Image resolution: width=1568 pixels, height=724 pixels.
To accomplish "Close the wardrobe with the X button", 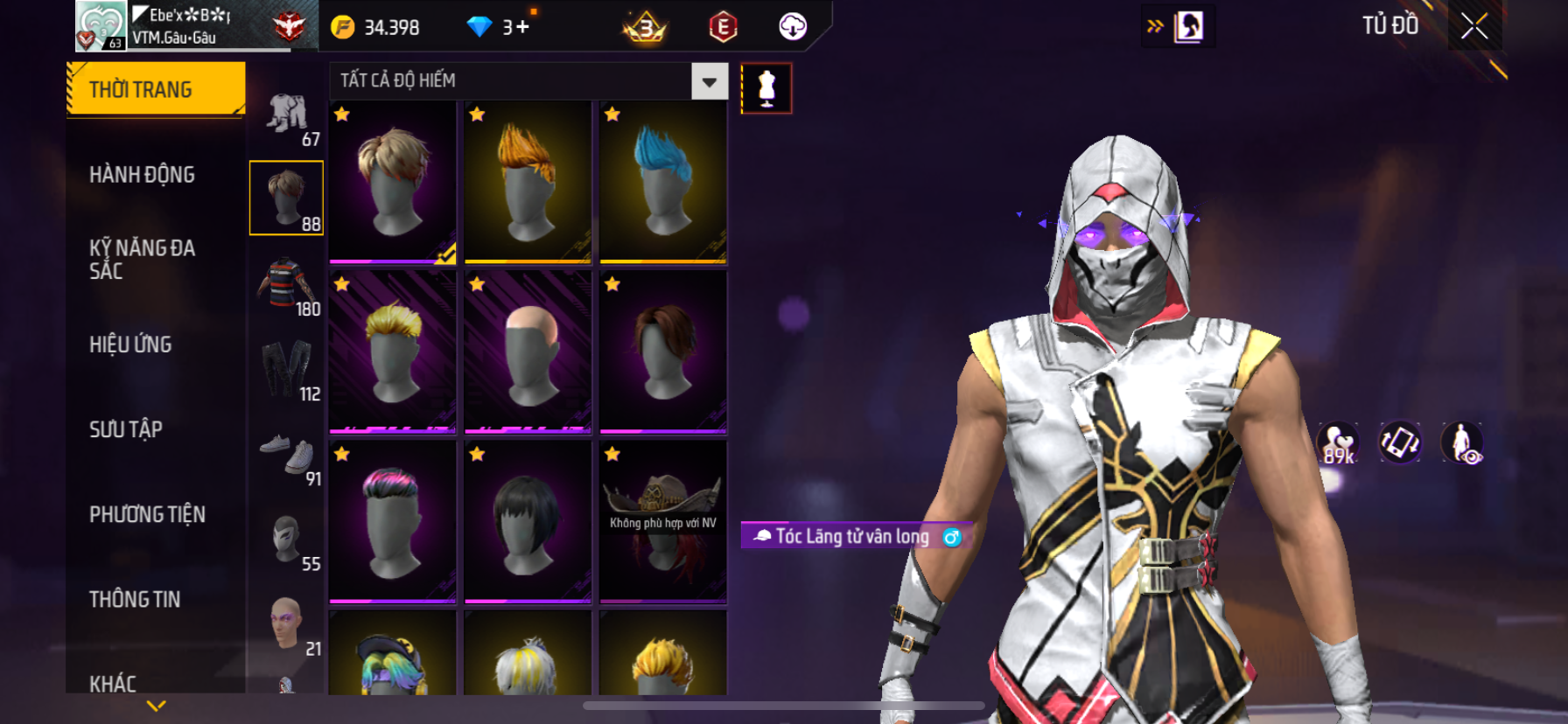I will pyautogui.click(x=1474, y=26).
